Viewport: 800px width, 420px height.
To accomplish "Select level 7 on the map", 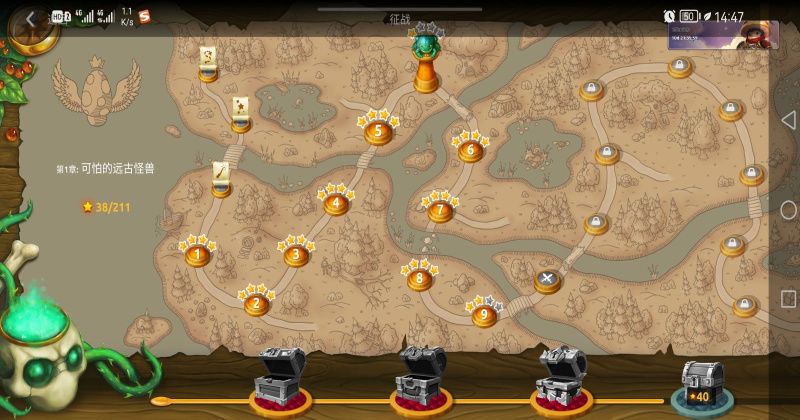I will coord(440,211).
